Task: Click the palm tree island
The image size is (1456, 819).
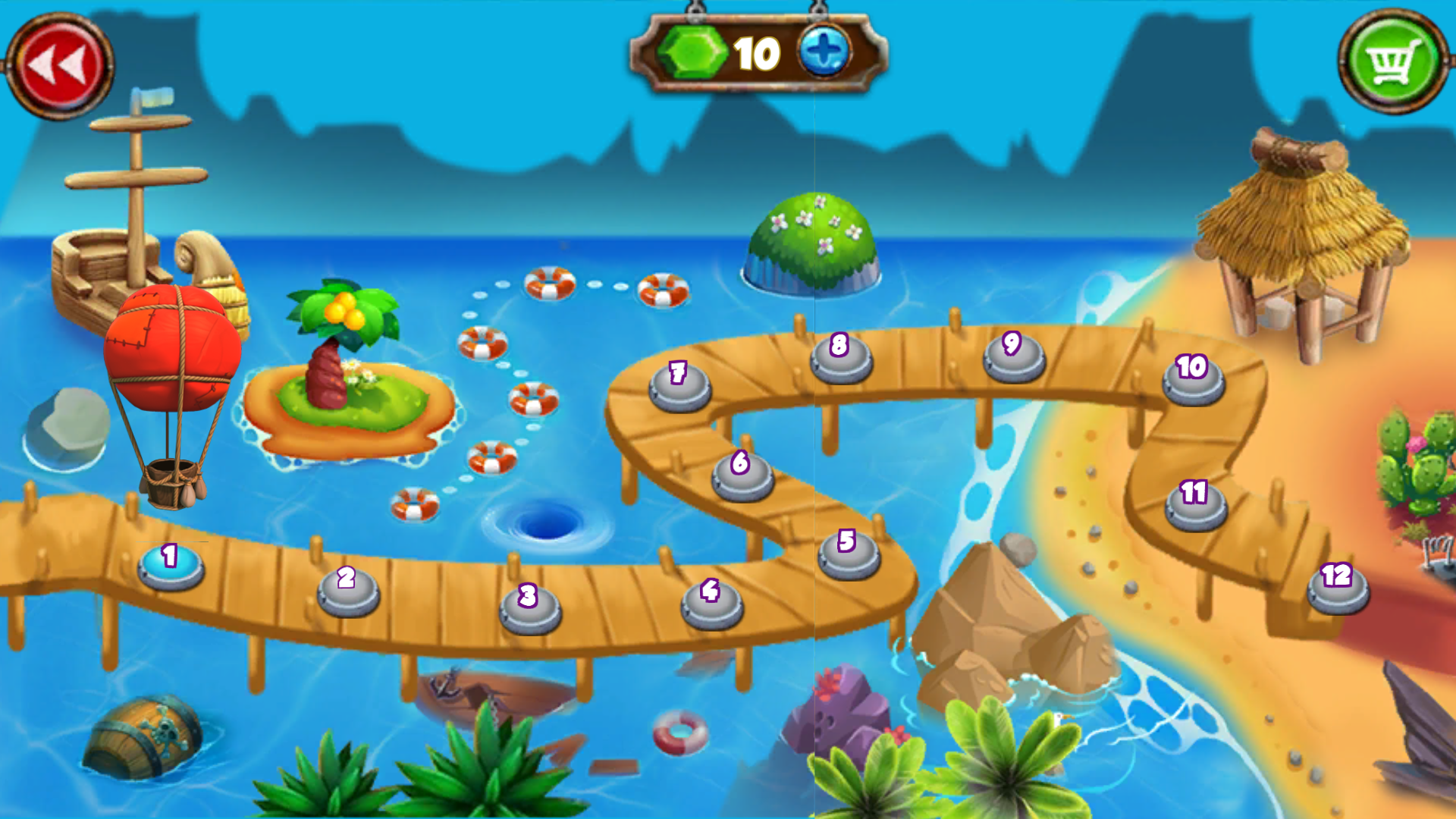Action: coord(341,364)
